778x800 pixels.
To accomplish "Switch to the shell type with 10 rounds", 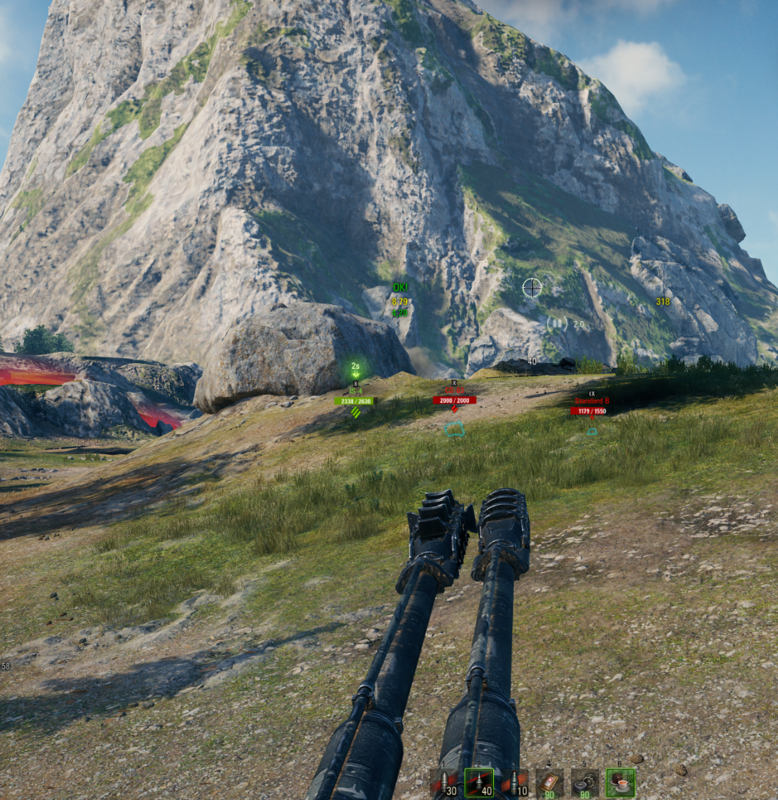I will pyautogui.click(x=514, y=782).
